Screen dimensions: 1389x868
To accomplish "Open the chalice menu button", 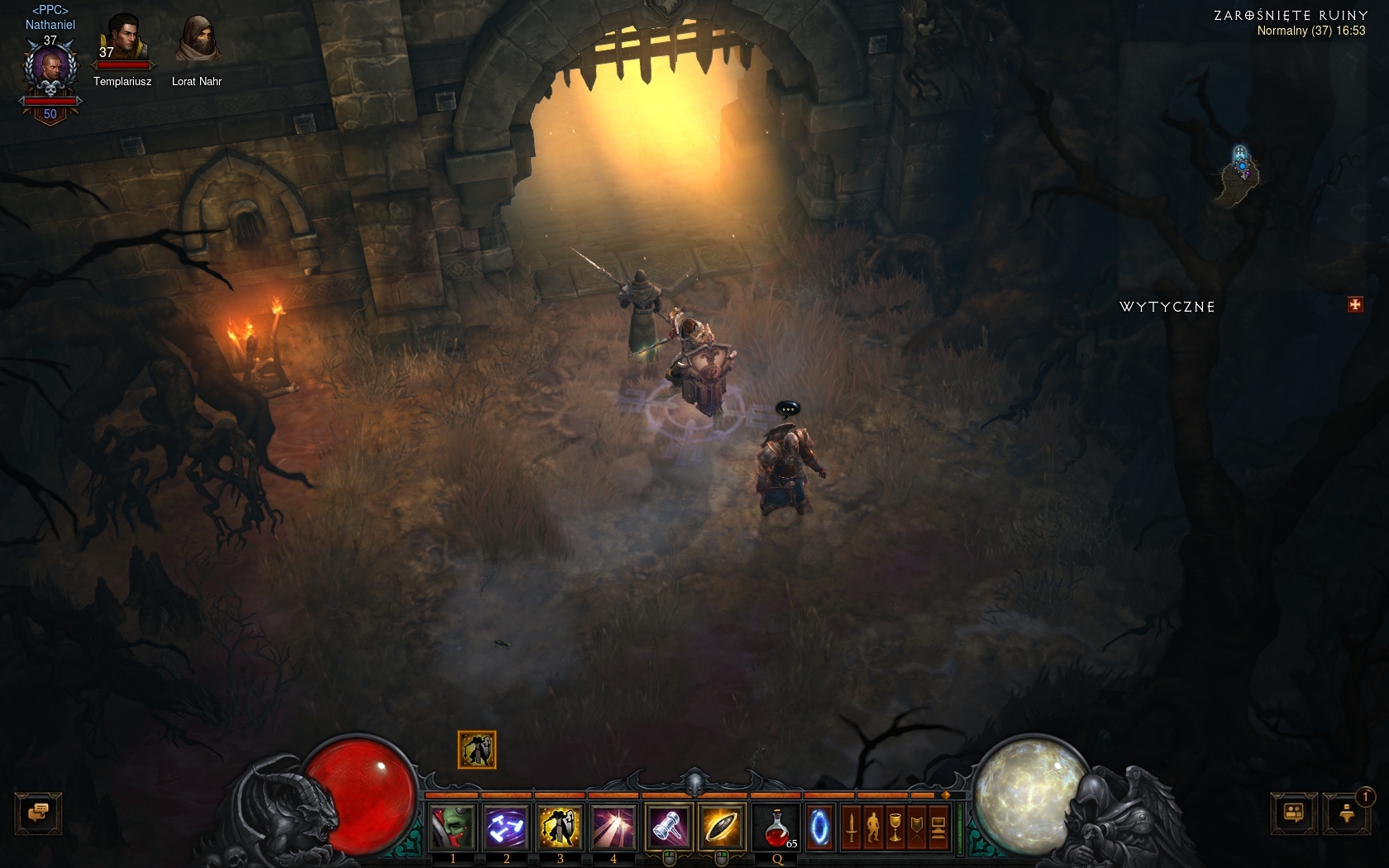I will 895,827.
